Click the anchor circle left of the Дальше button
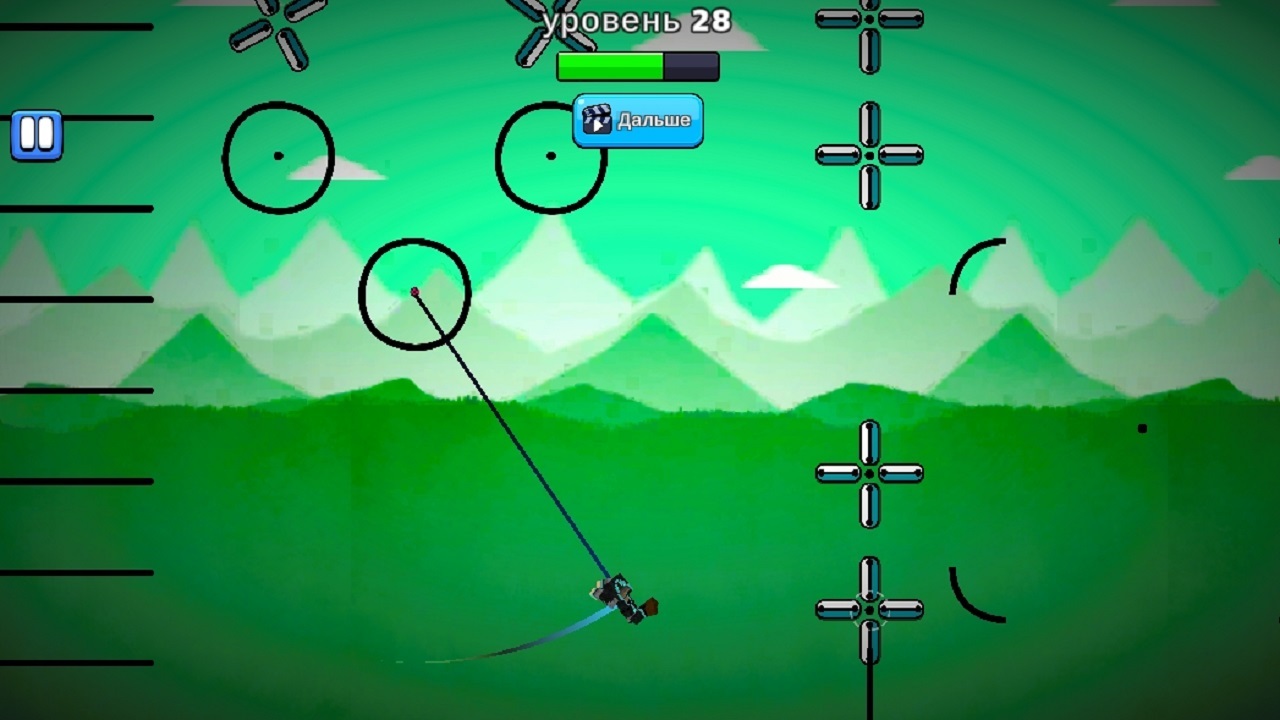 click(551, 157)
